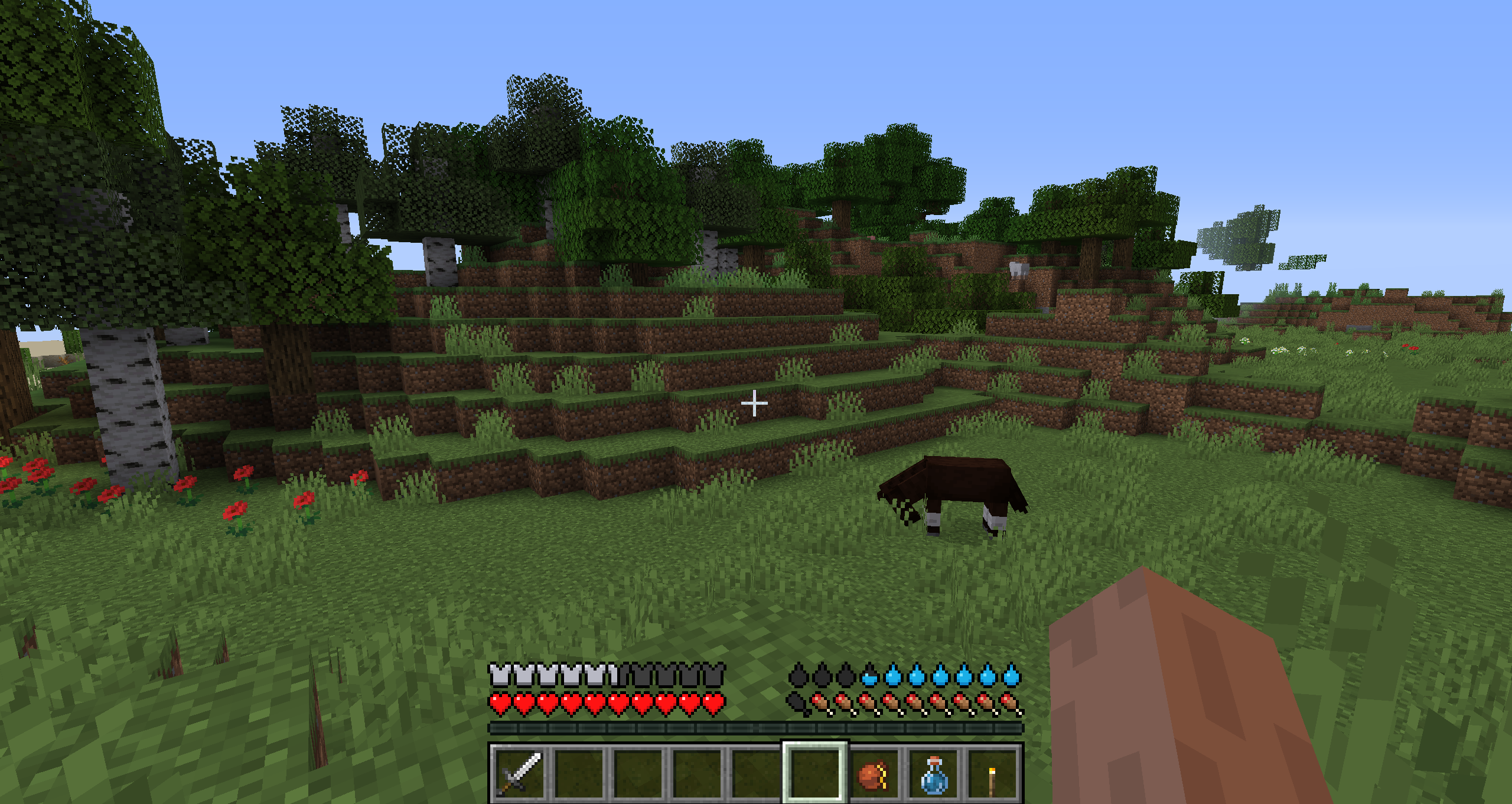Select the iron sword hotbar slot
Viewport: 1512px width, 804px height.
coord(520,773)
